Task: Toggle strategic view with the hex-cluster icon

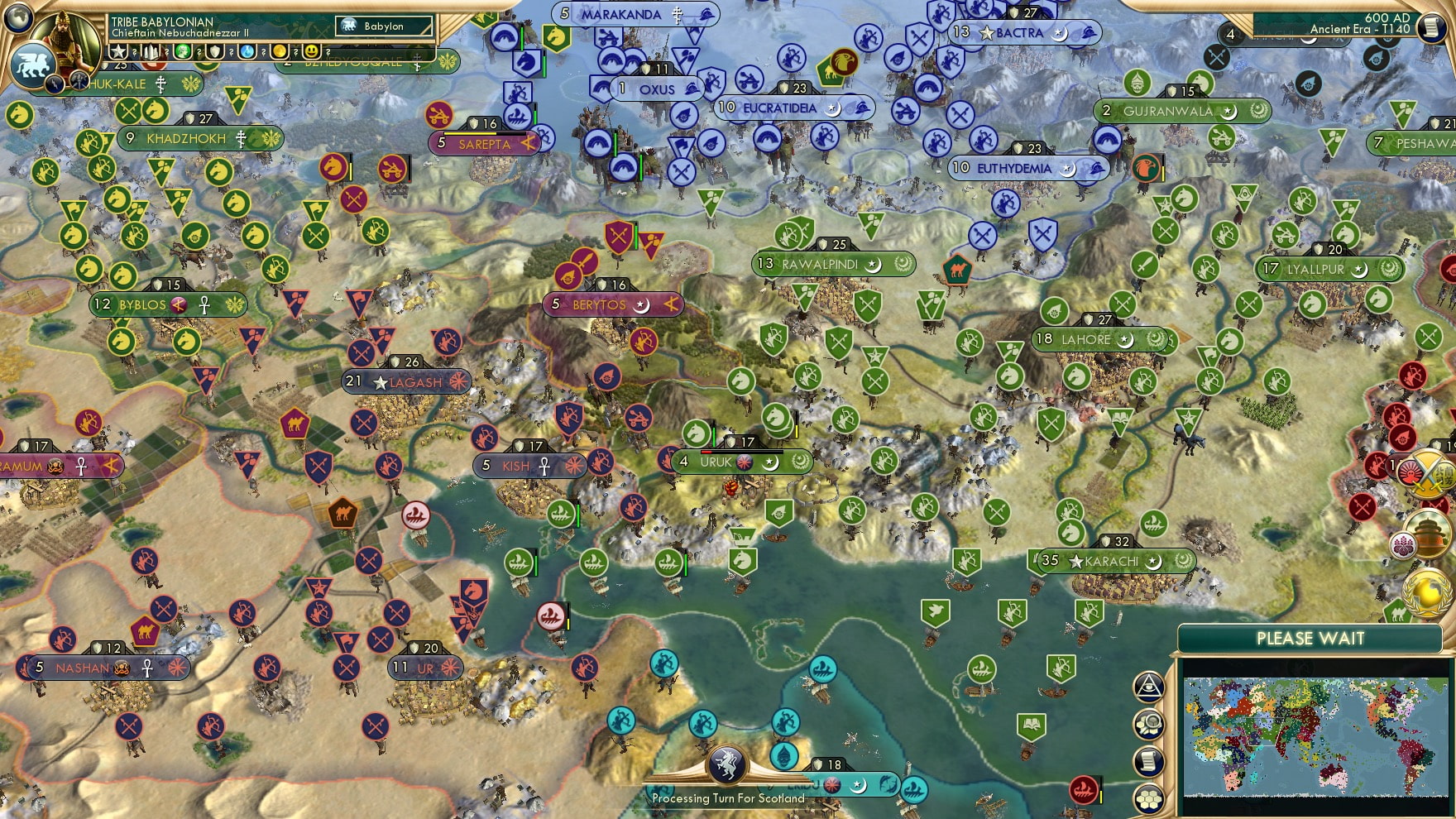Action: [x=1148, y=799]
